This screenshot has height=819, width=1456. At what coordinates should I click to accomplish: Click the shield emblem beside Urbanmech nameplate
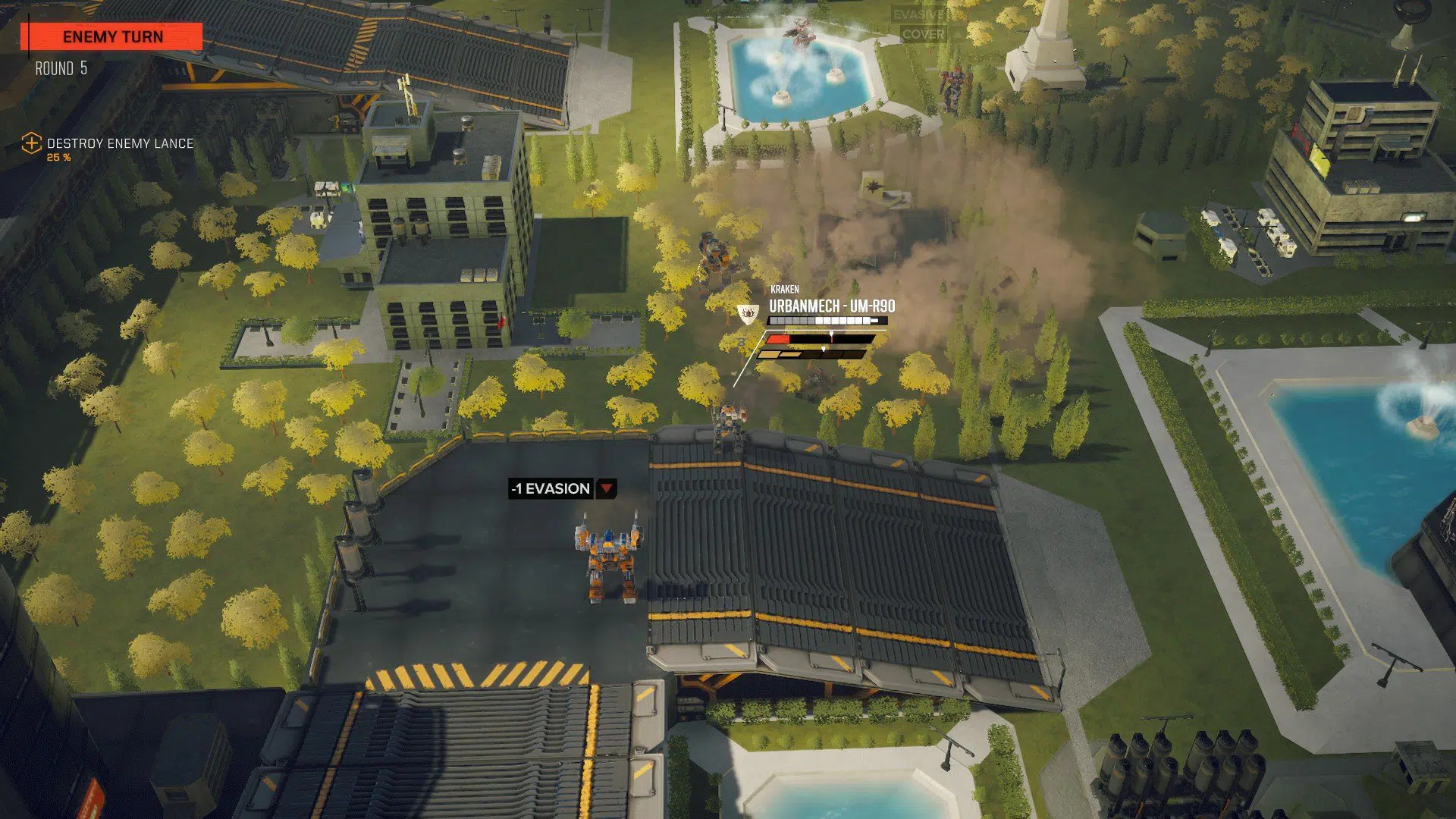[x=748, y=312]
